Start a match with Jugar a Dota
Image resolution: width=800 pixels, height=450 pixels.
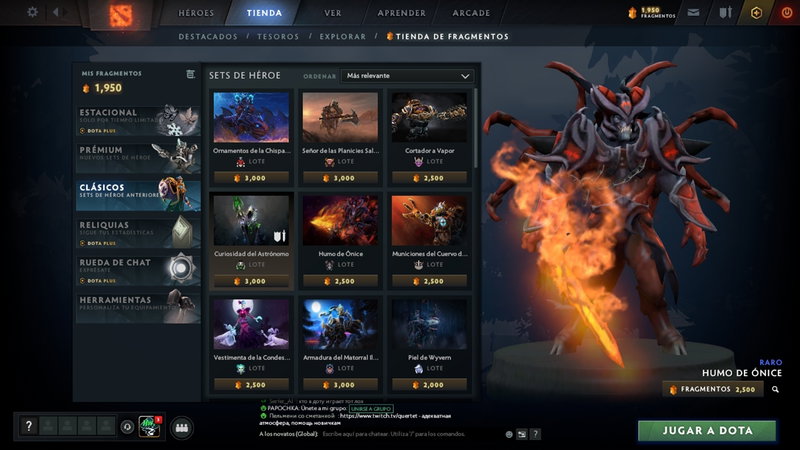pos(707,430)
